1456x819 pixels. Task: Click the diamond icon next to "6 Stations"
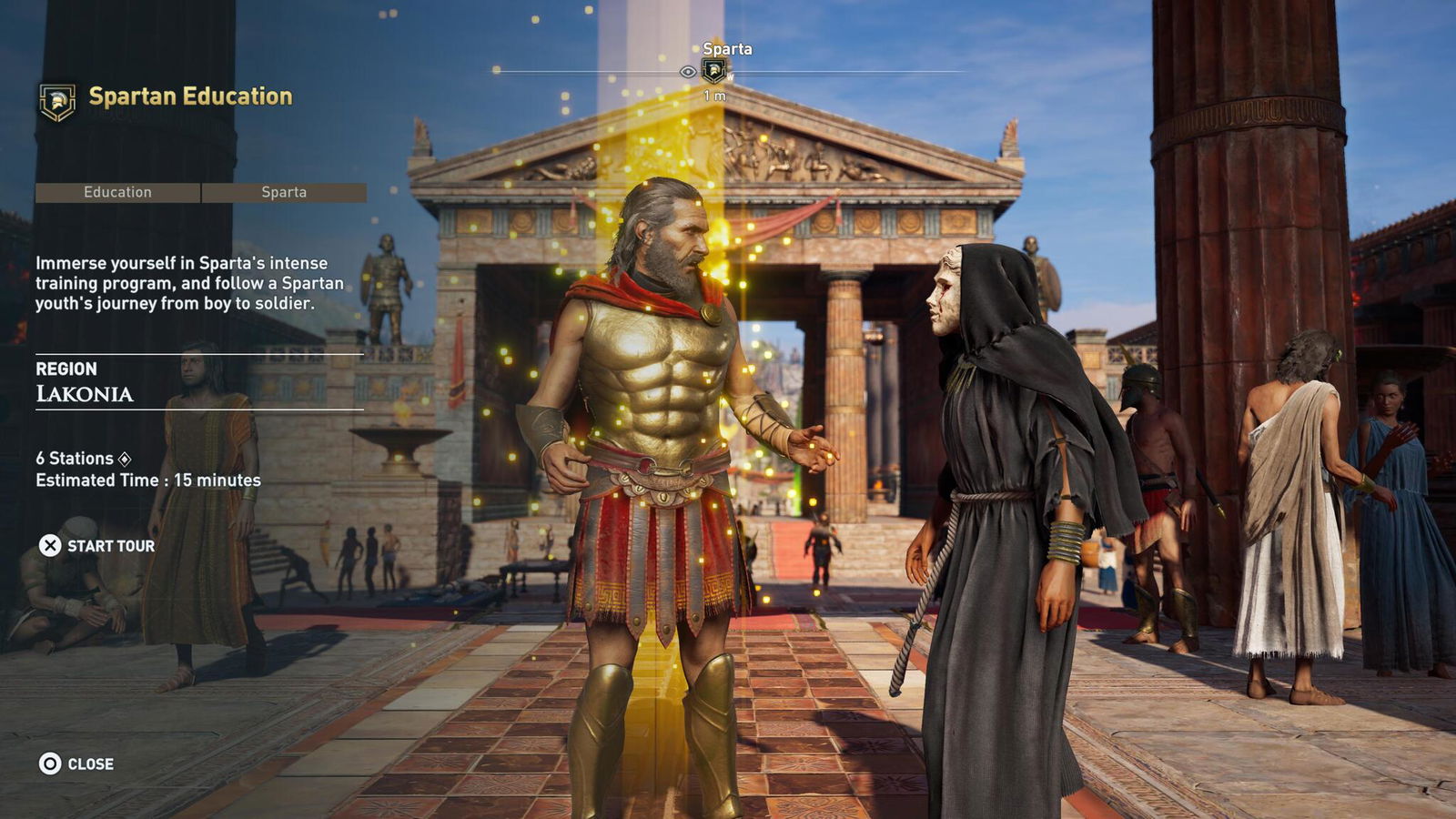[123, 459]
